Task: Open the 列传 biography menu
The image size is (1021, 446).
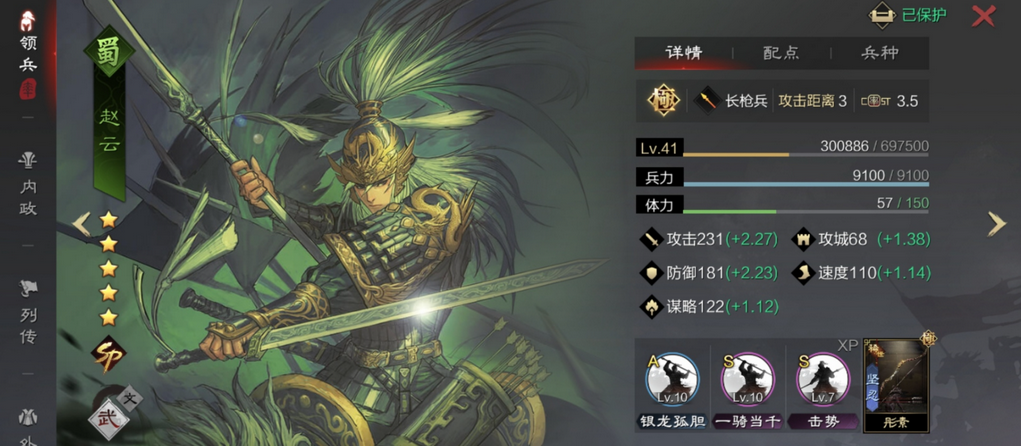Action: coord(27,312)
